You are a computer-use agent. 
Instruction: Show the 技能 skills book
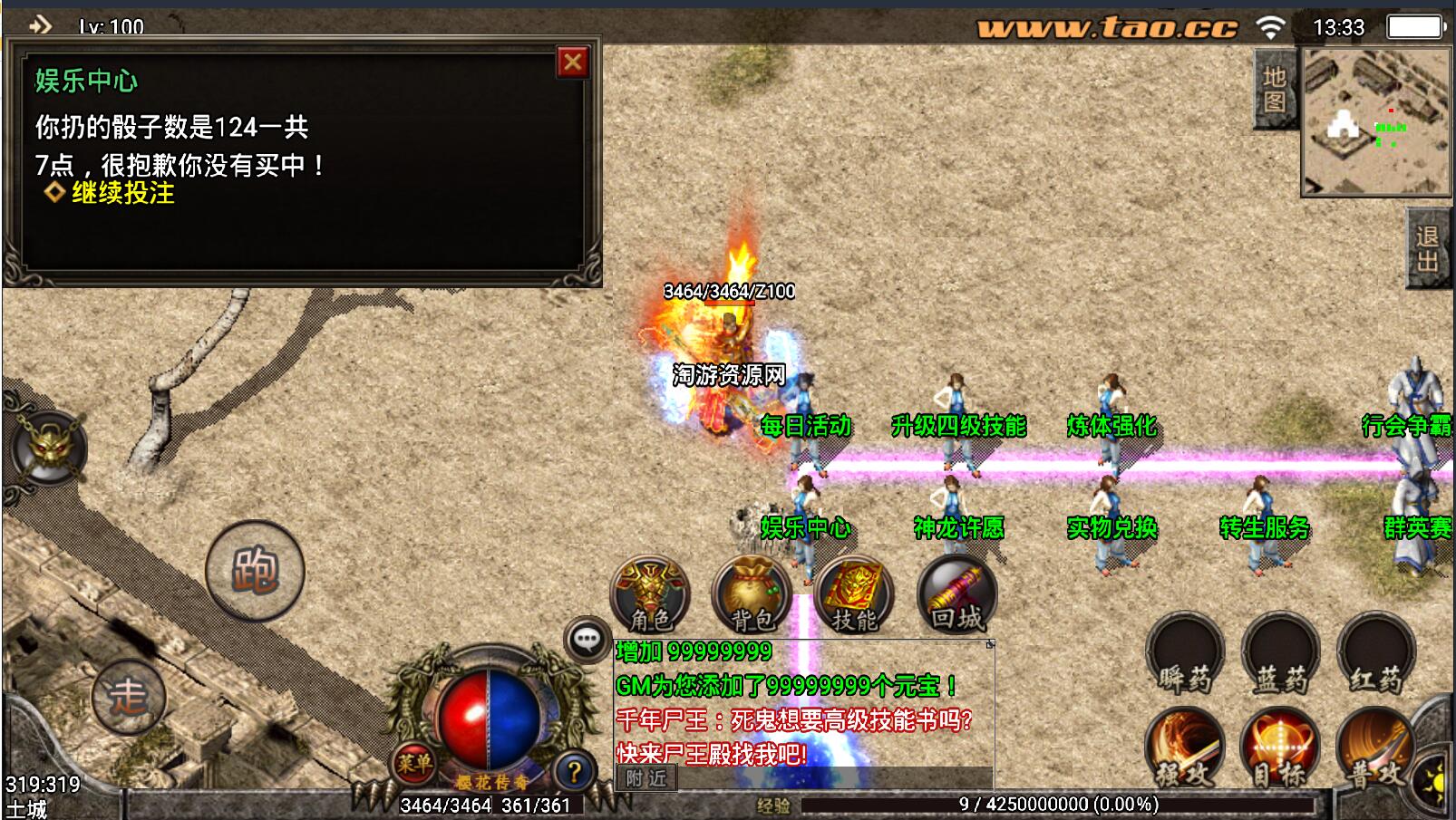854,595
